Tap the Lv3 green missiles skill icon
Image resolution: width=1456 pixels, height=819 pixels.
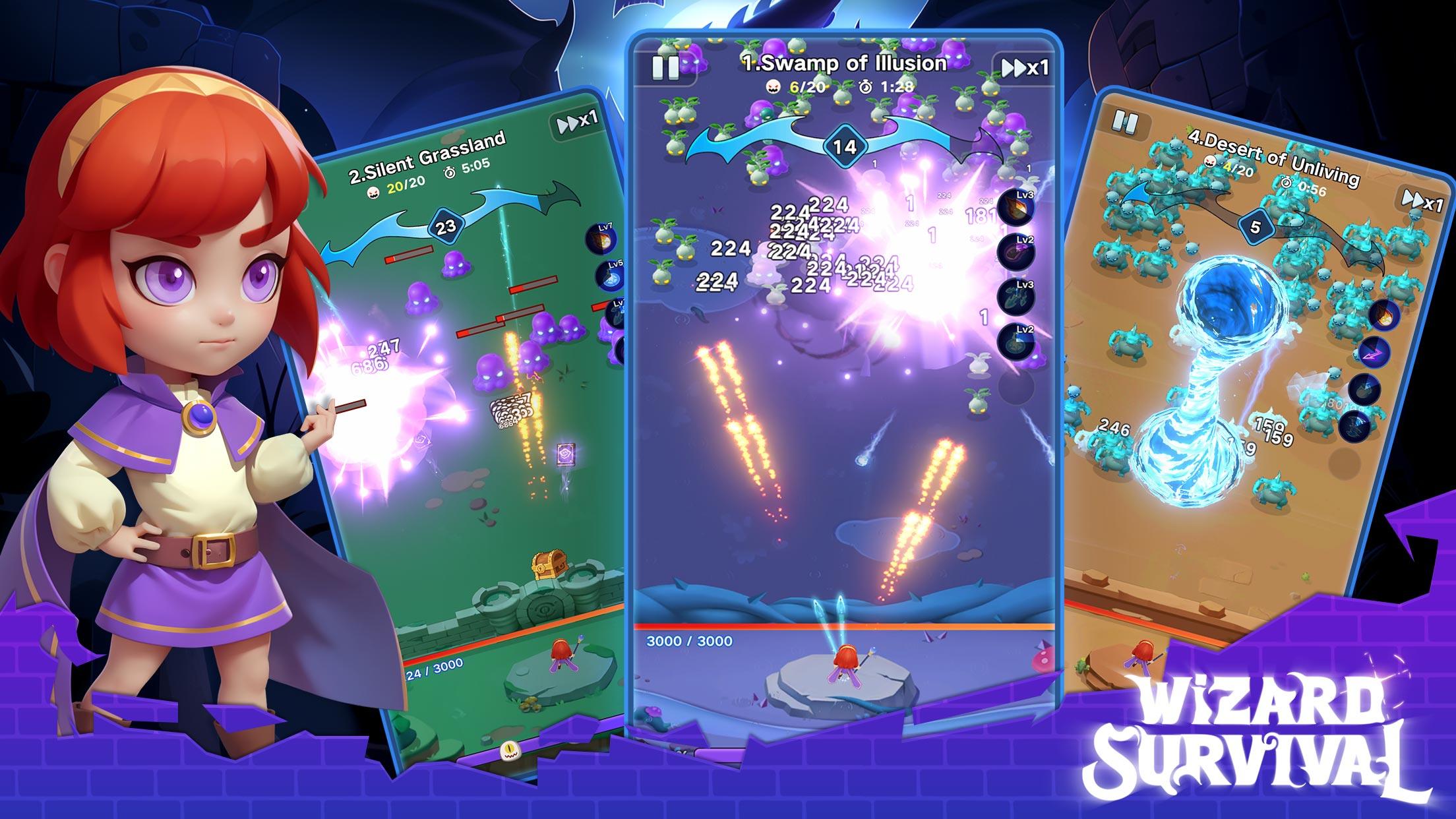click(x=1016, y=297)
